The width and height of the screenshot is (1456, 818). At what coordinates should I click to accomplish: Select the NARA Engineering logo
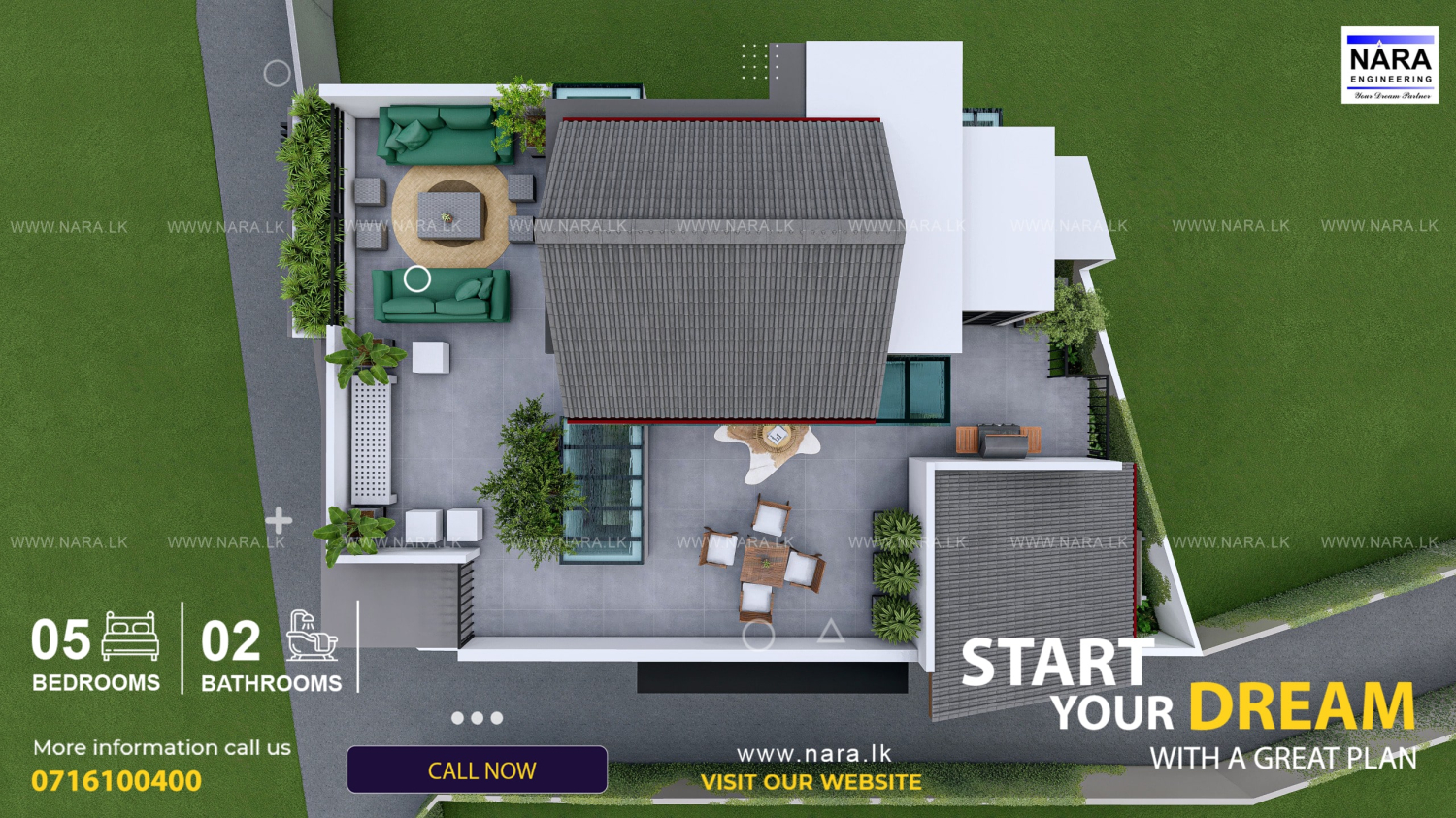click(x=1389, y=65)
